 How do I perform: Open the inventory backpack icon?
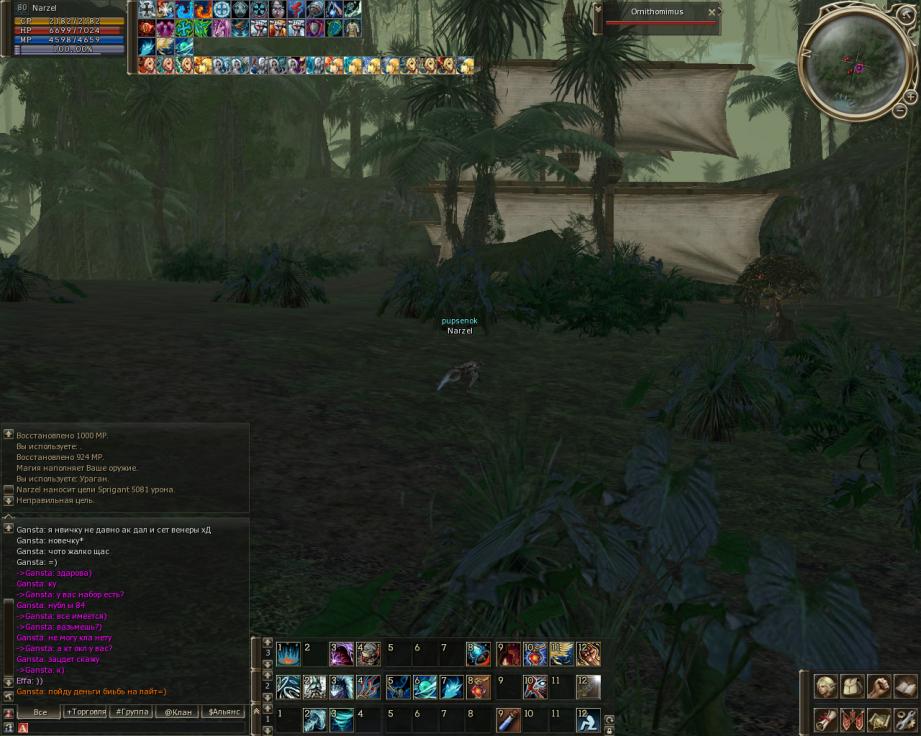[852, 687]
